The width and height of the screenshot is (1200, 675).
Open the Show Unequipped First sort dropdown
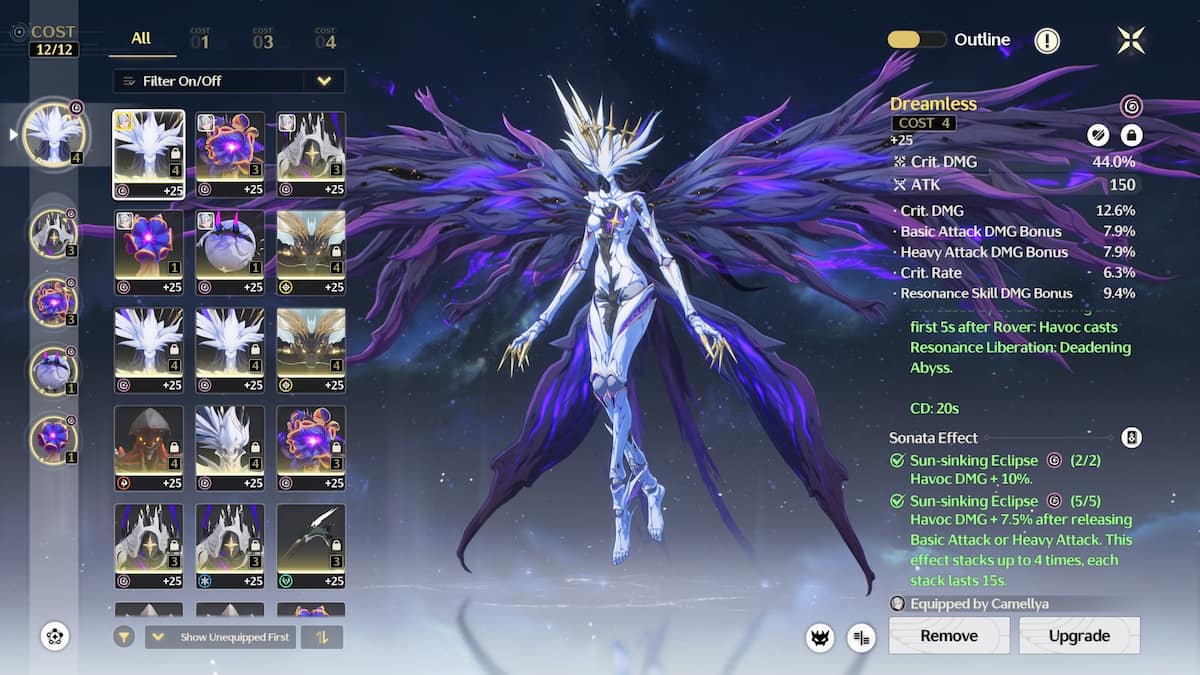click(220, 637)
